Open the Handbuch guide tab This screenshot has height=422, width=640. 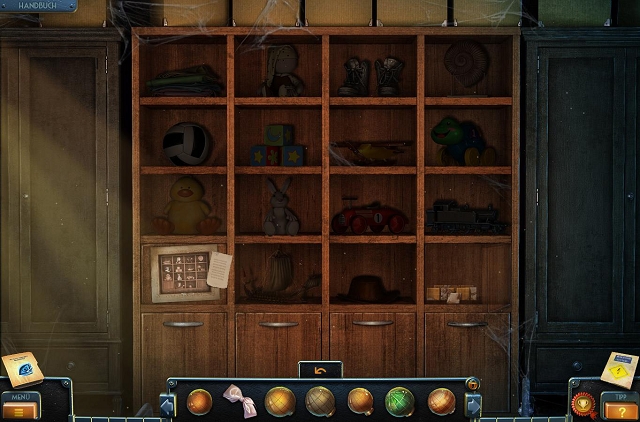pos(38,5)
